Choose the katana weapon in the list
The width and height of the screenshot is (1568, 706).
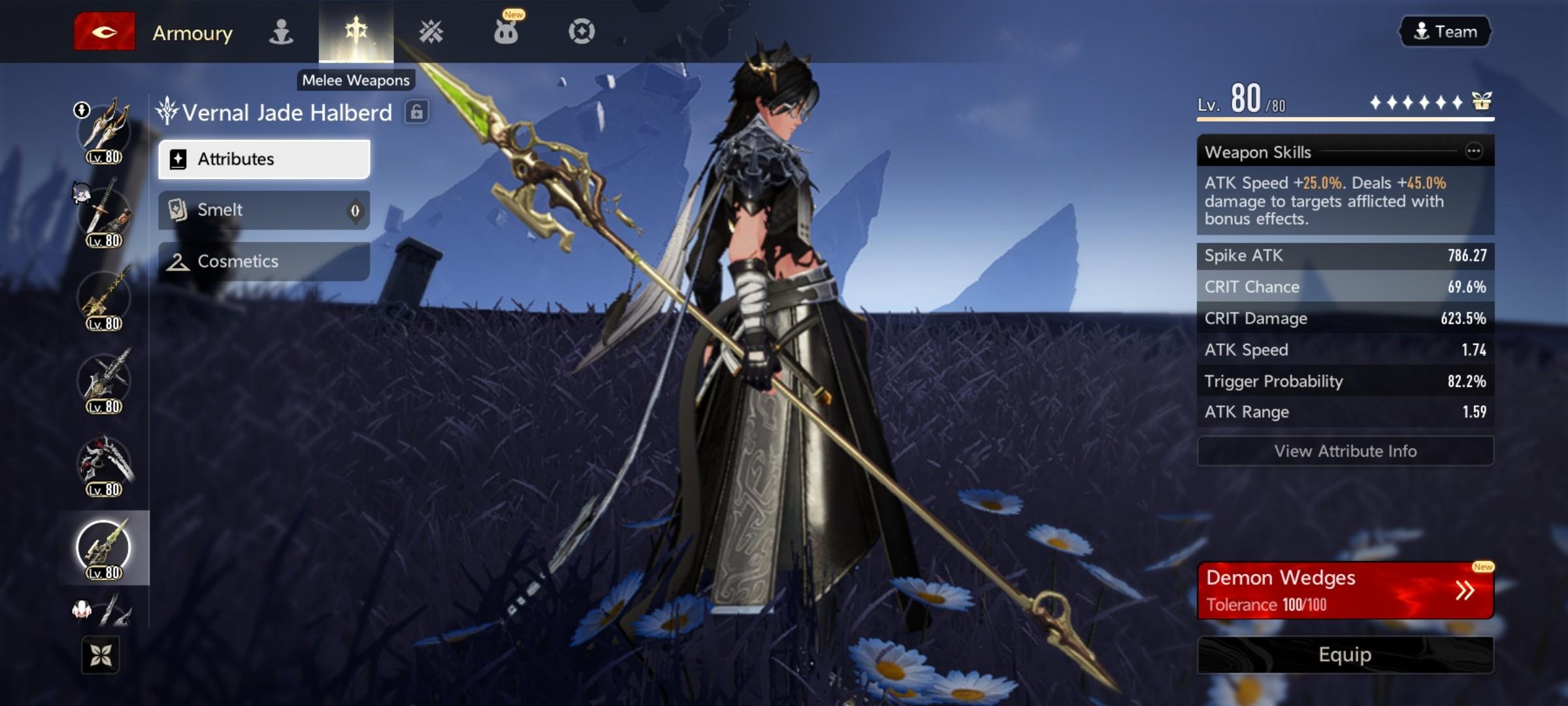(105, 212)
